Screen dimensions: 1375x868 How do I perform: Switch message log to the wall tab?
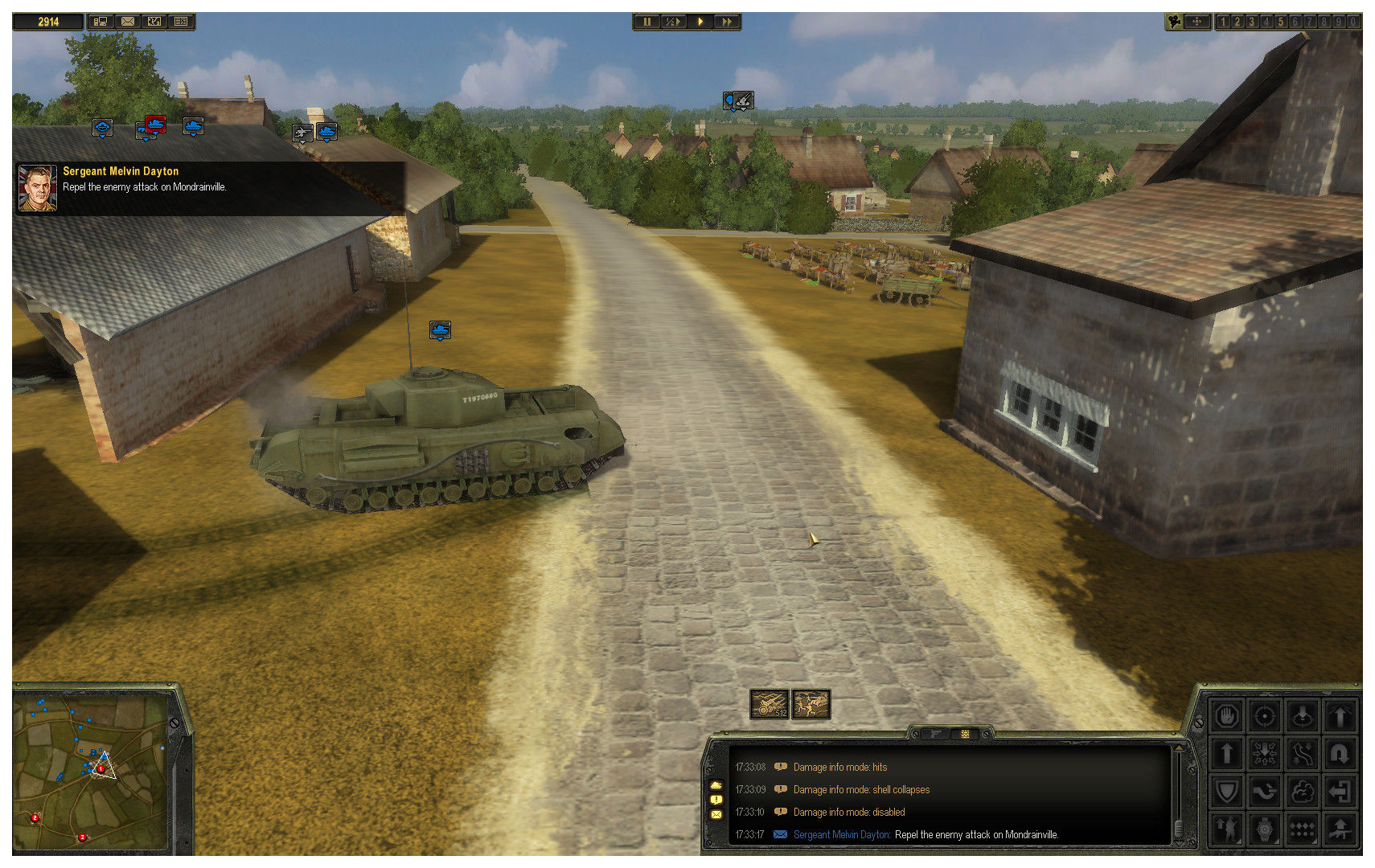965,734
